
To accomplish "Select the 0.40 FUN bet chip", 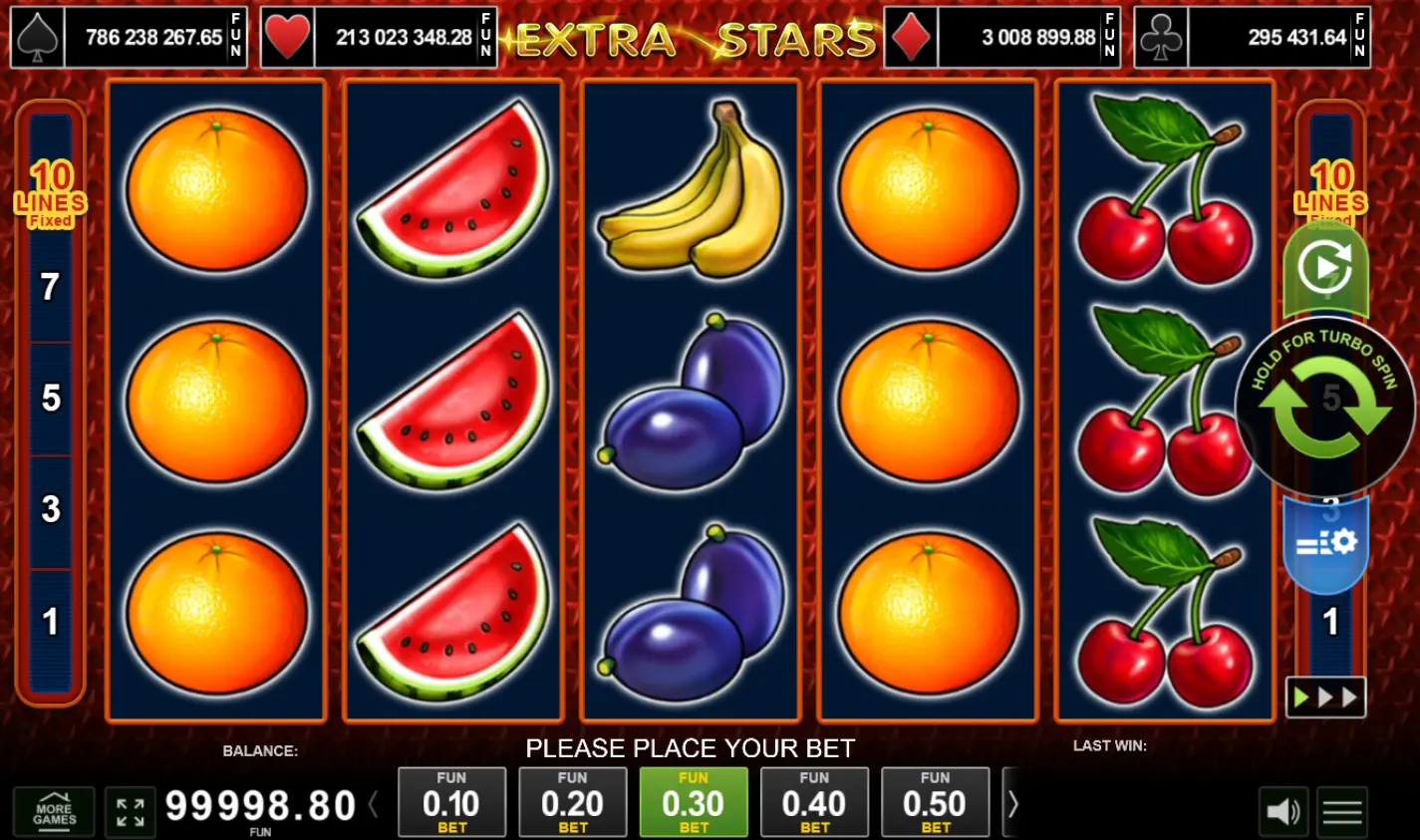I will click(x=814, y=802).
